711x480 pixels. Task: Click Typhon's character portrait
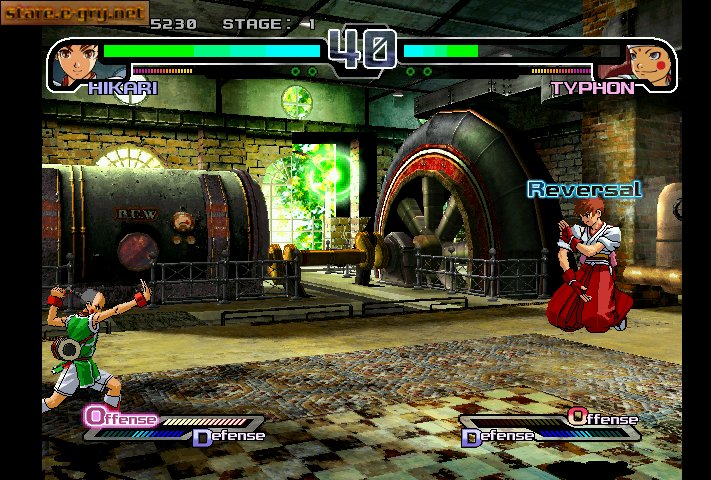(x=644, y=62)
